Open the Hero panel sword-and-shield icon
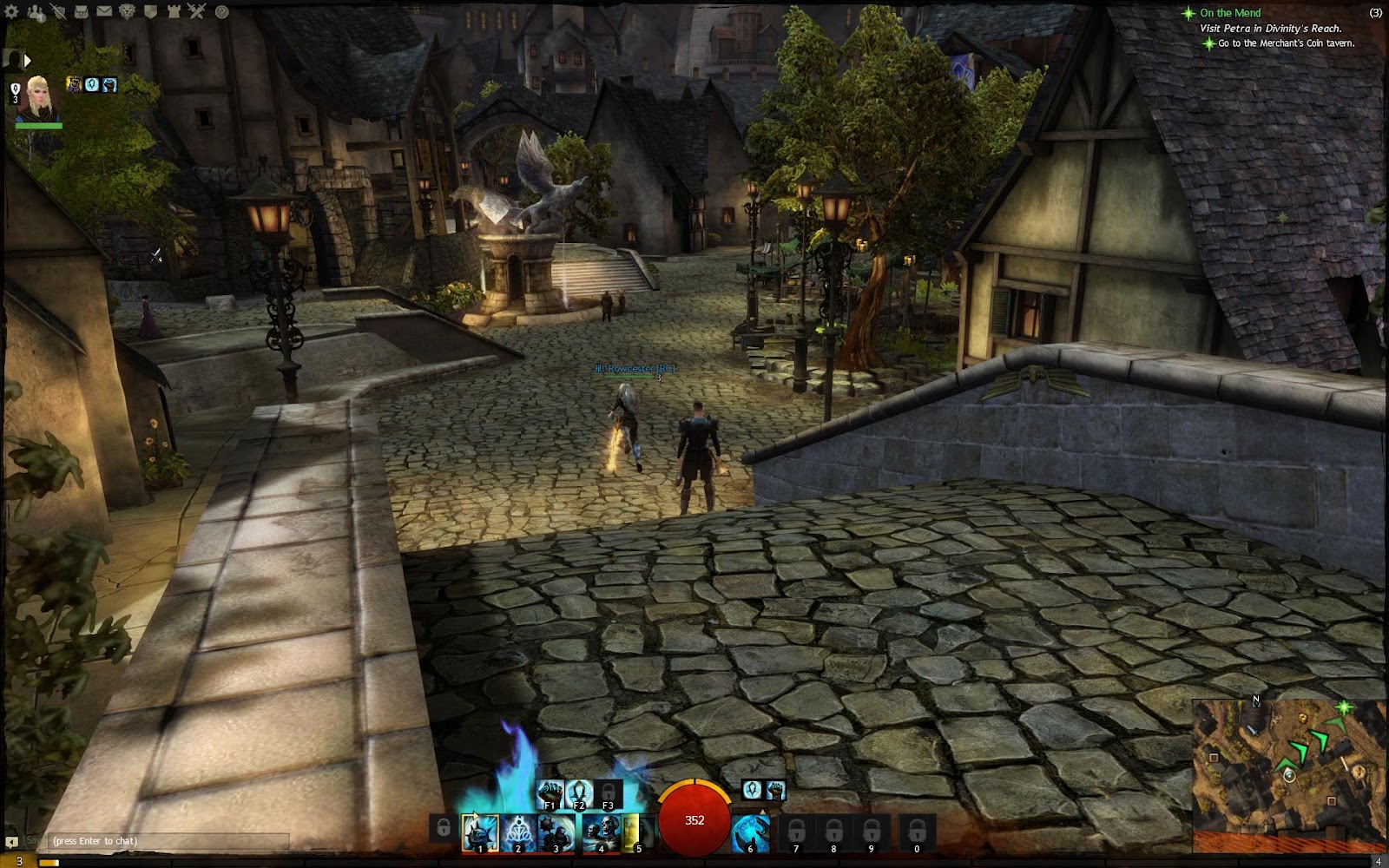 58,12
